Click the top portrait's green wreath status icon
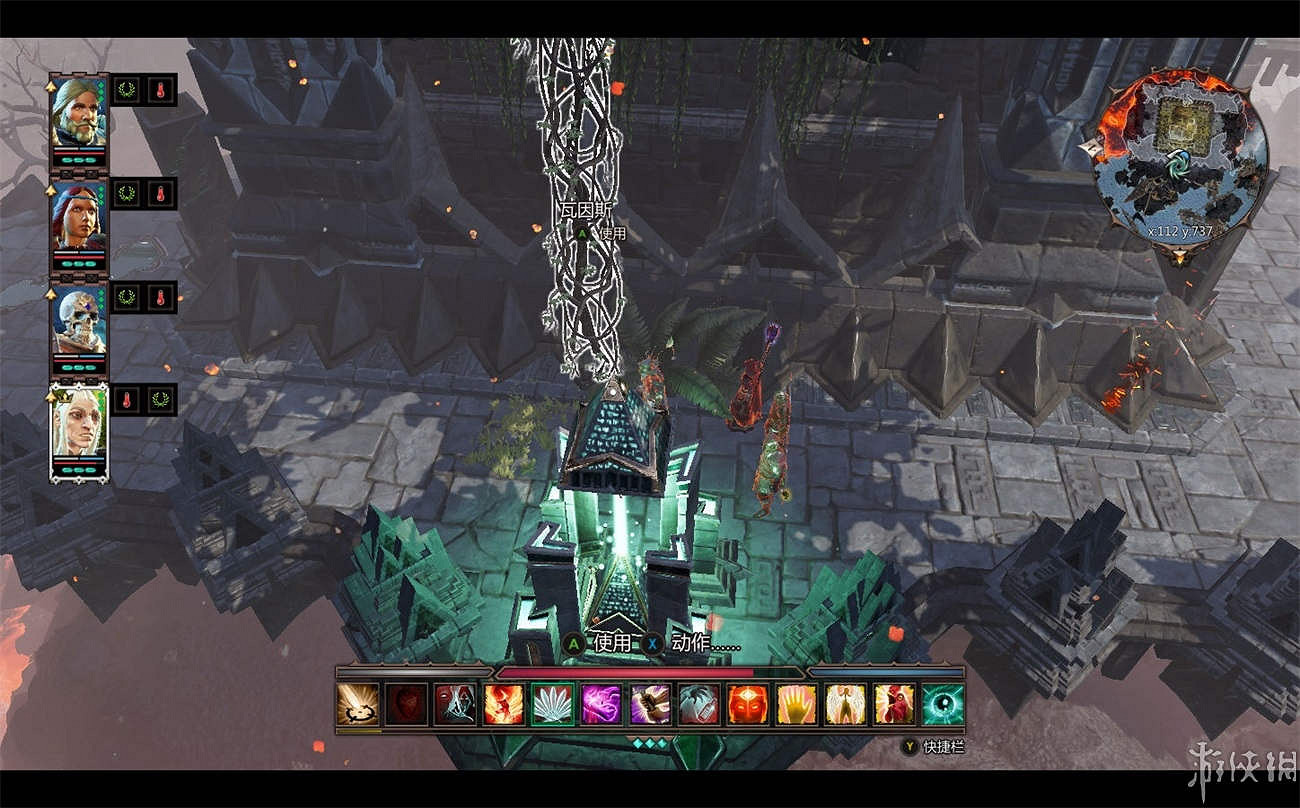Image resolution: width=1300 pixels, height=808 pixels. (127, 90)
